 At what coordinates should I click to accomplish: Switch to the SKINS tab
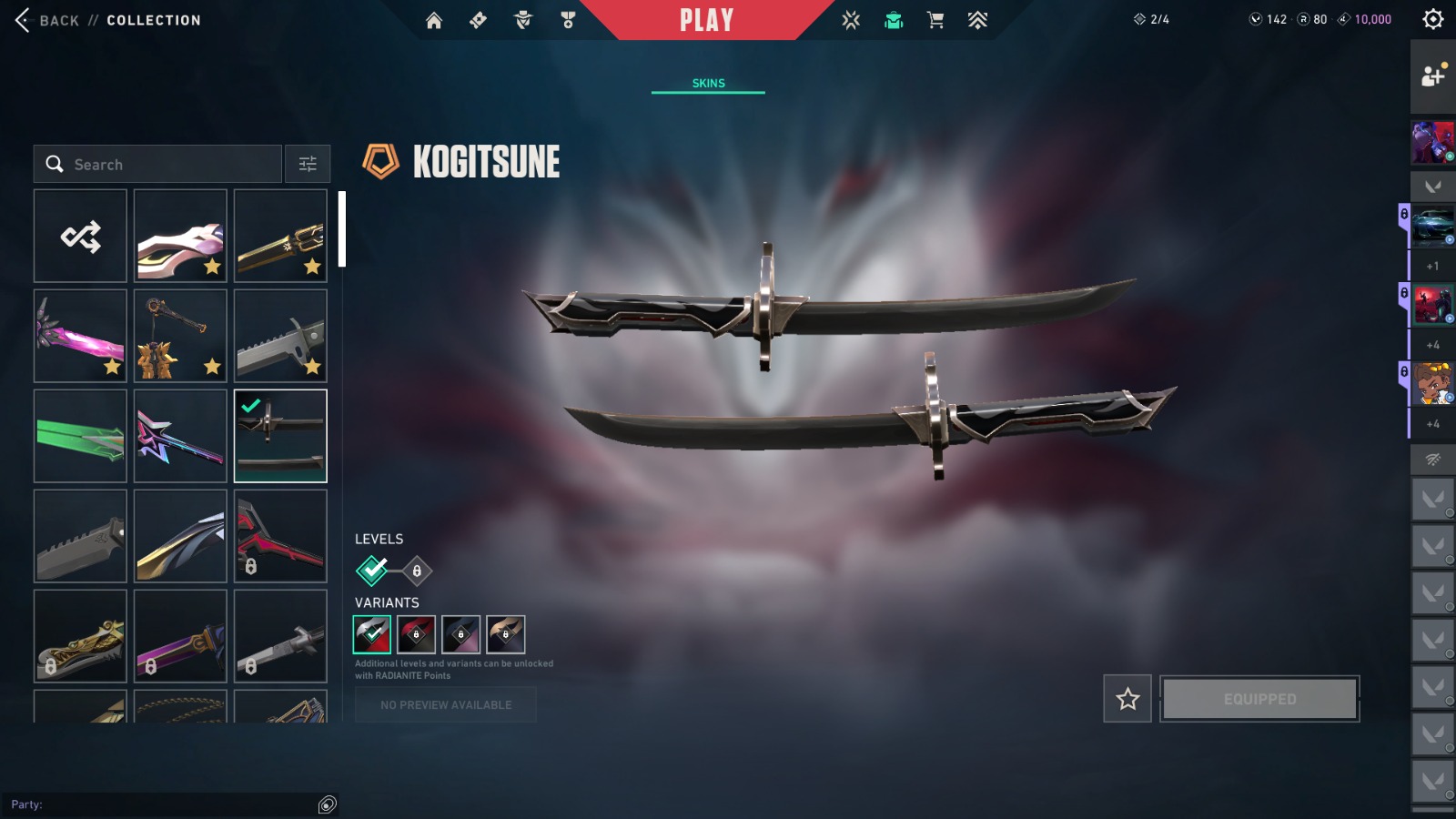pos(708,83)
